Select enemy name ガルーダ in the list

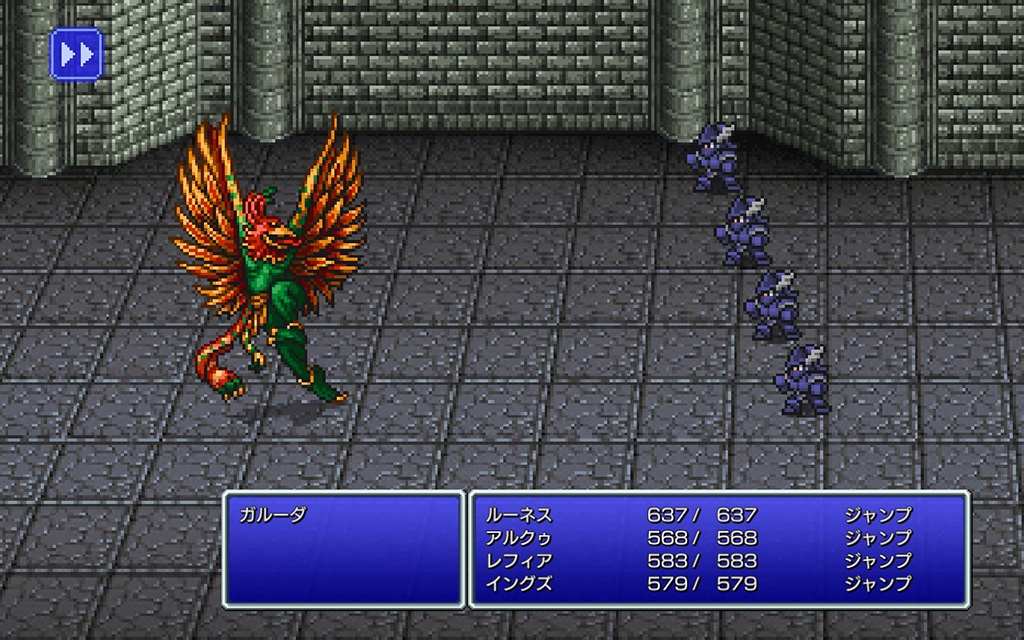(272, 516)
